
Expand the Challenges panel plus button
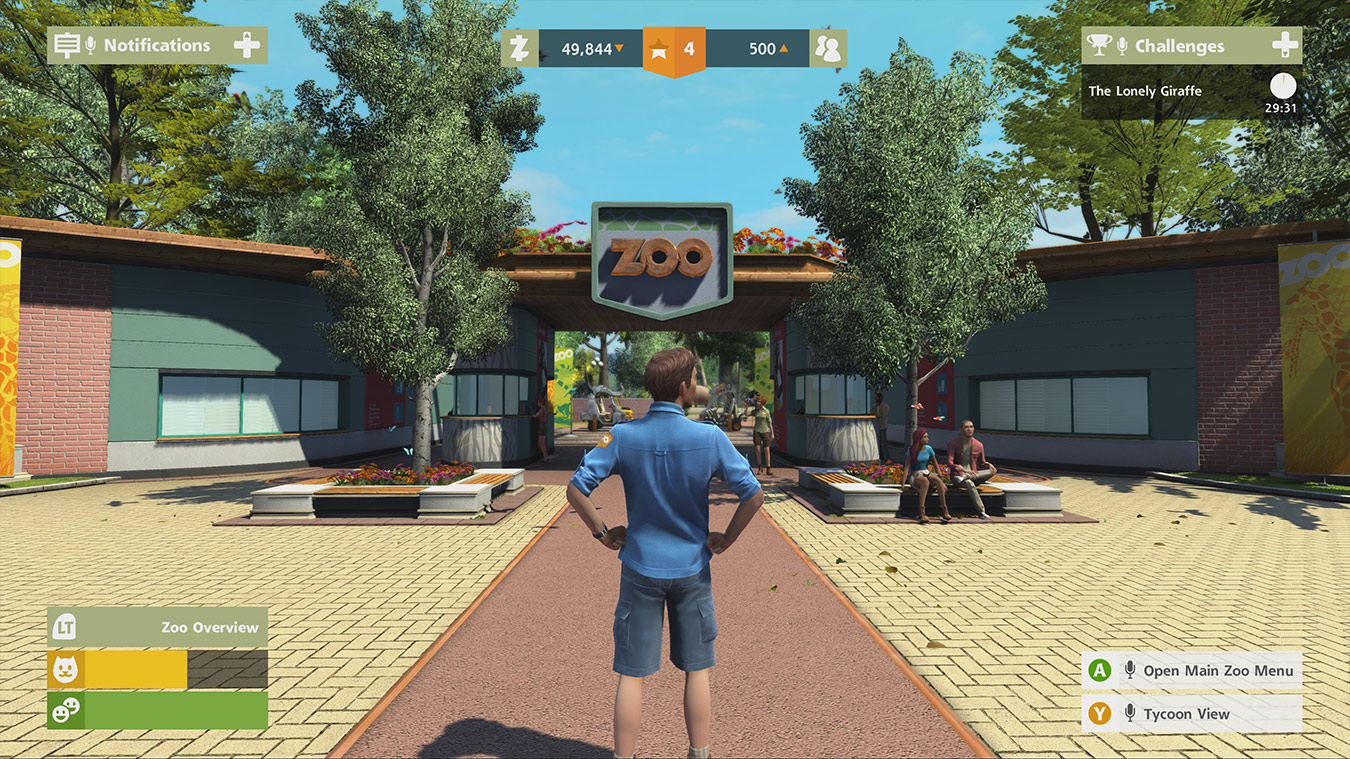pyautogui.click(x=1285, y=45)
